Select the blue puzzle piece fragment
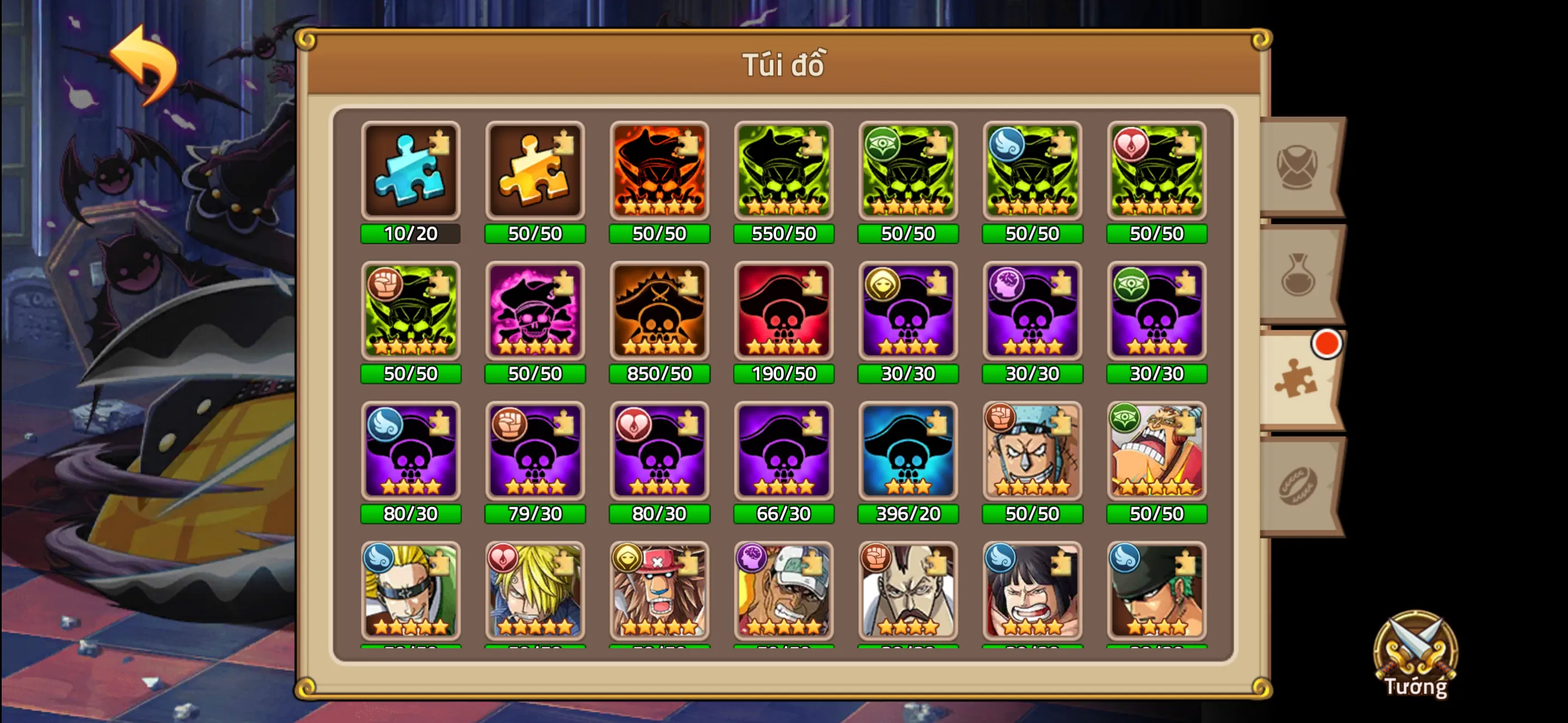Image resolution: width=1568 pixels, height=723 pixels. 411,172
